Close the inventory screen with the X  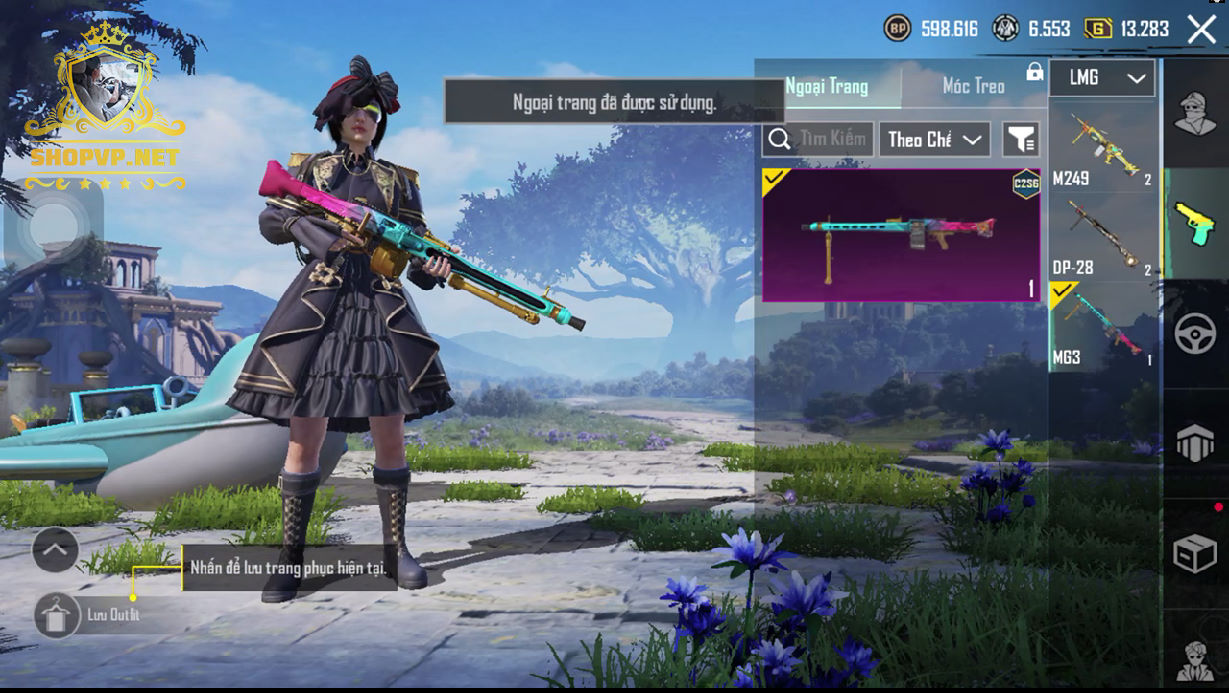[x=1201, y=29]
